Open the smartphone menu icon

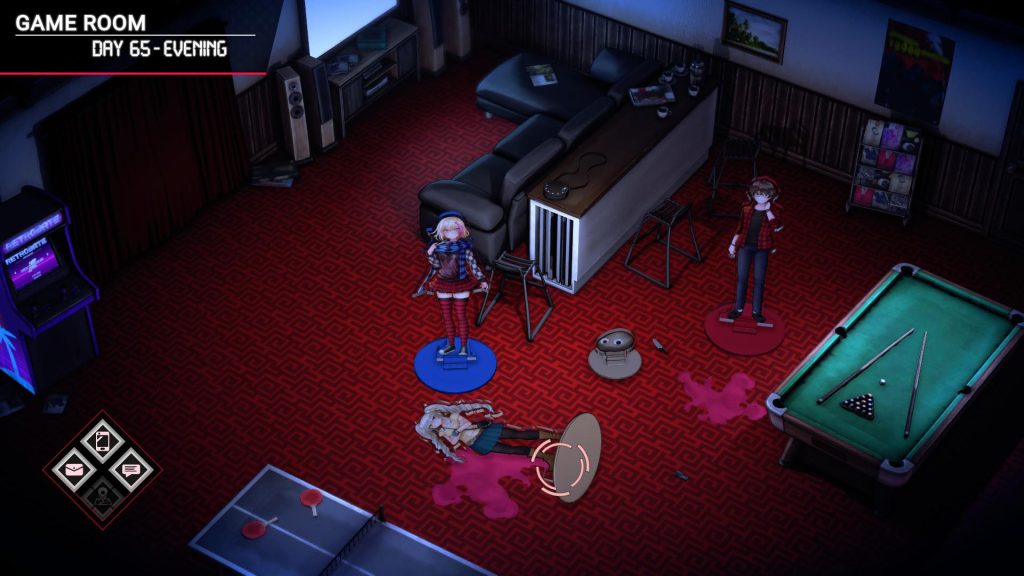click(102, 440)
